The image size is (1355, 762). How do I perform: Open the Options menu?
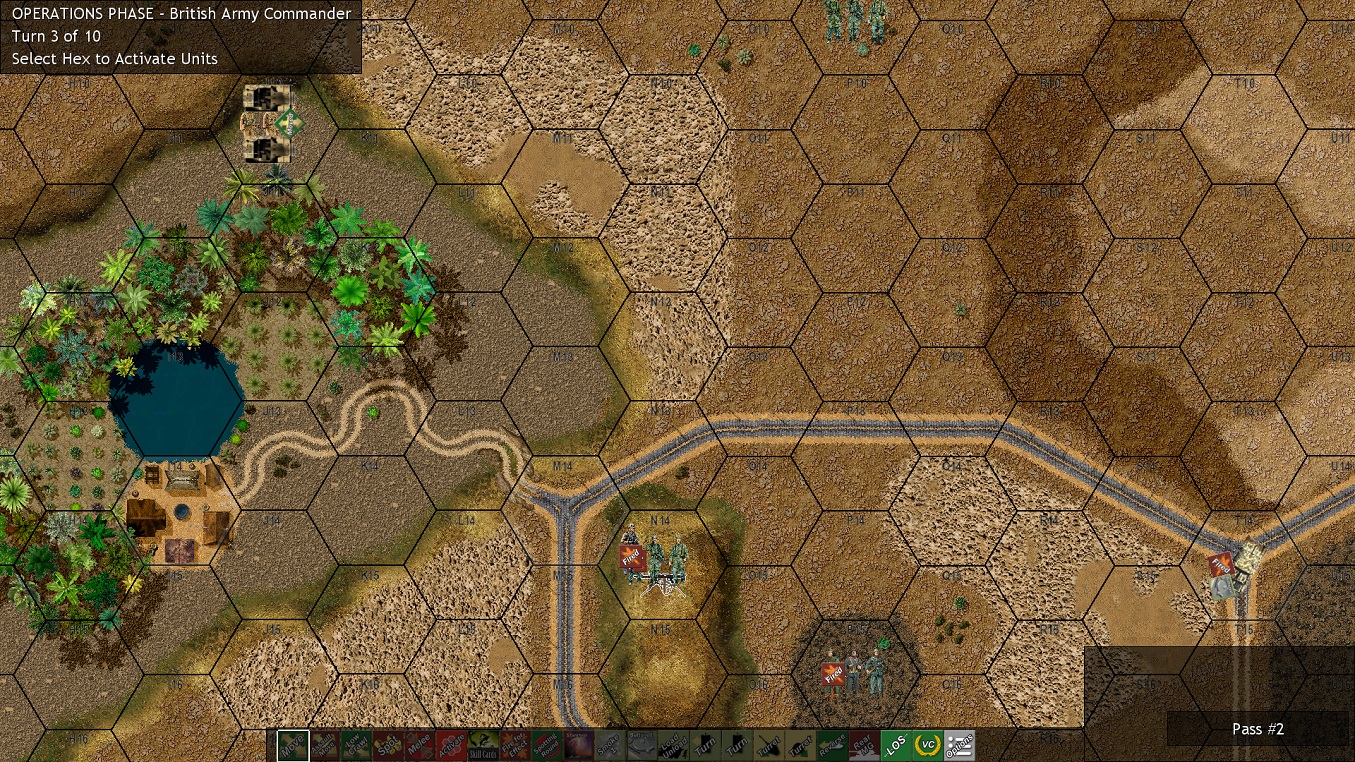957,744
